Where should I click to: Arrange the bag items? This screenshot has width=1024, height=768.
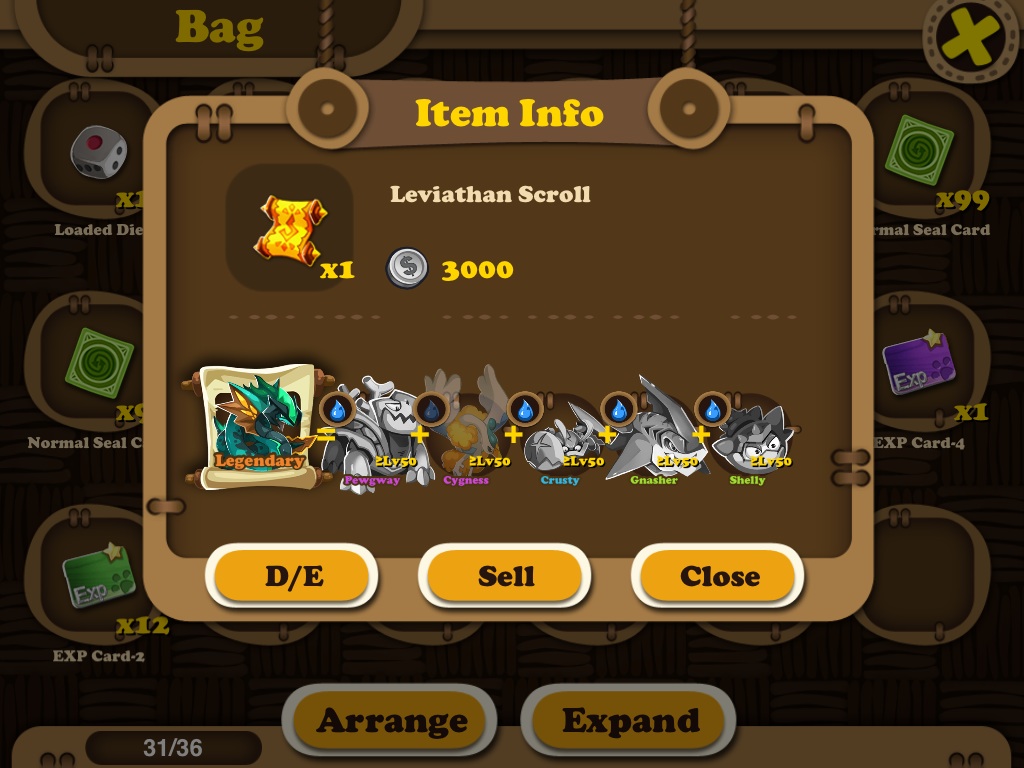[x=391, y=720]
